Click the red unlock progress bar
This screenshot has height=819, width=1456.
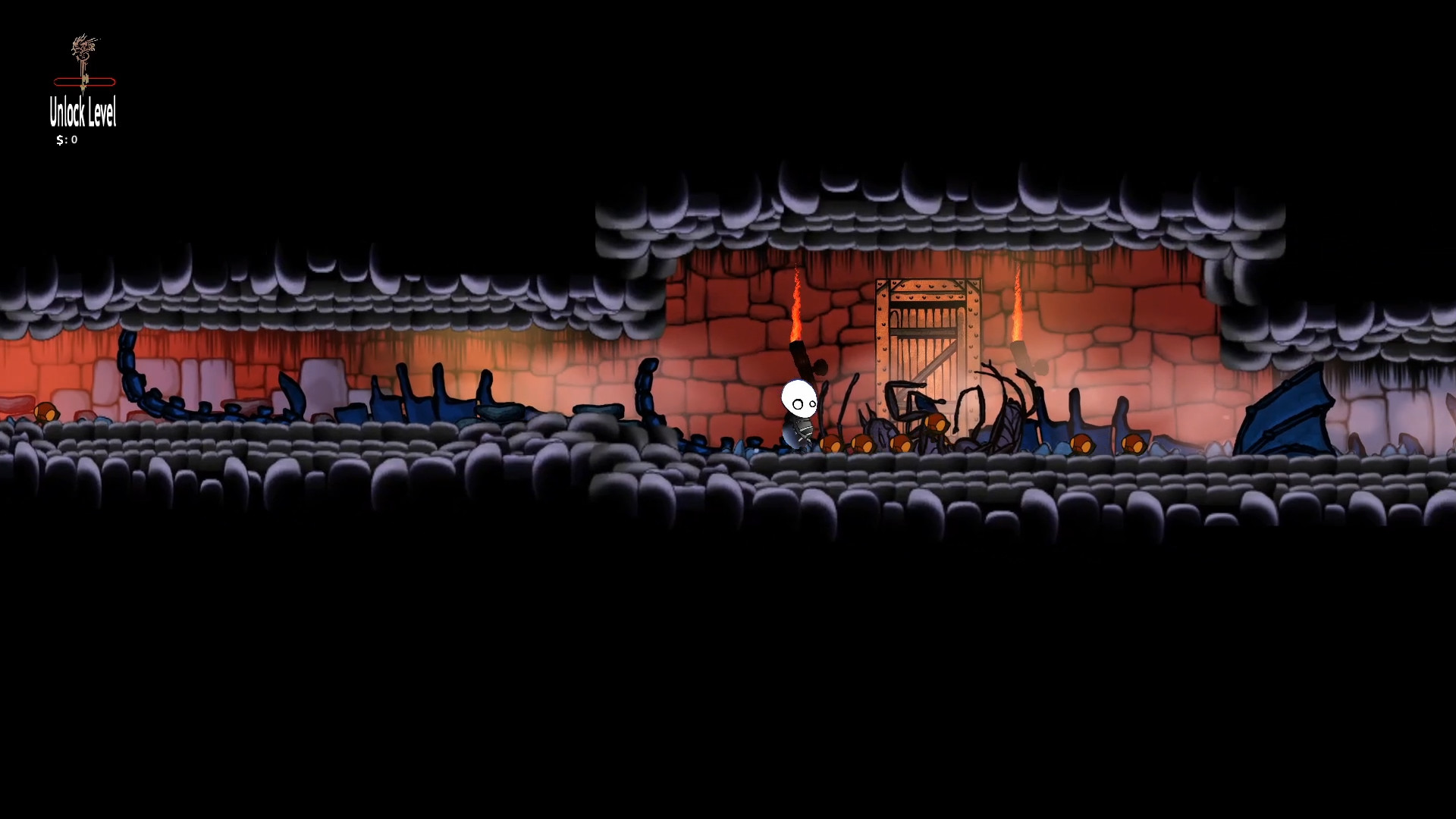tap(83, 80)
